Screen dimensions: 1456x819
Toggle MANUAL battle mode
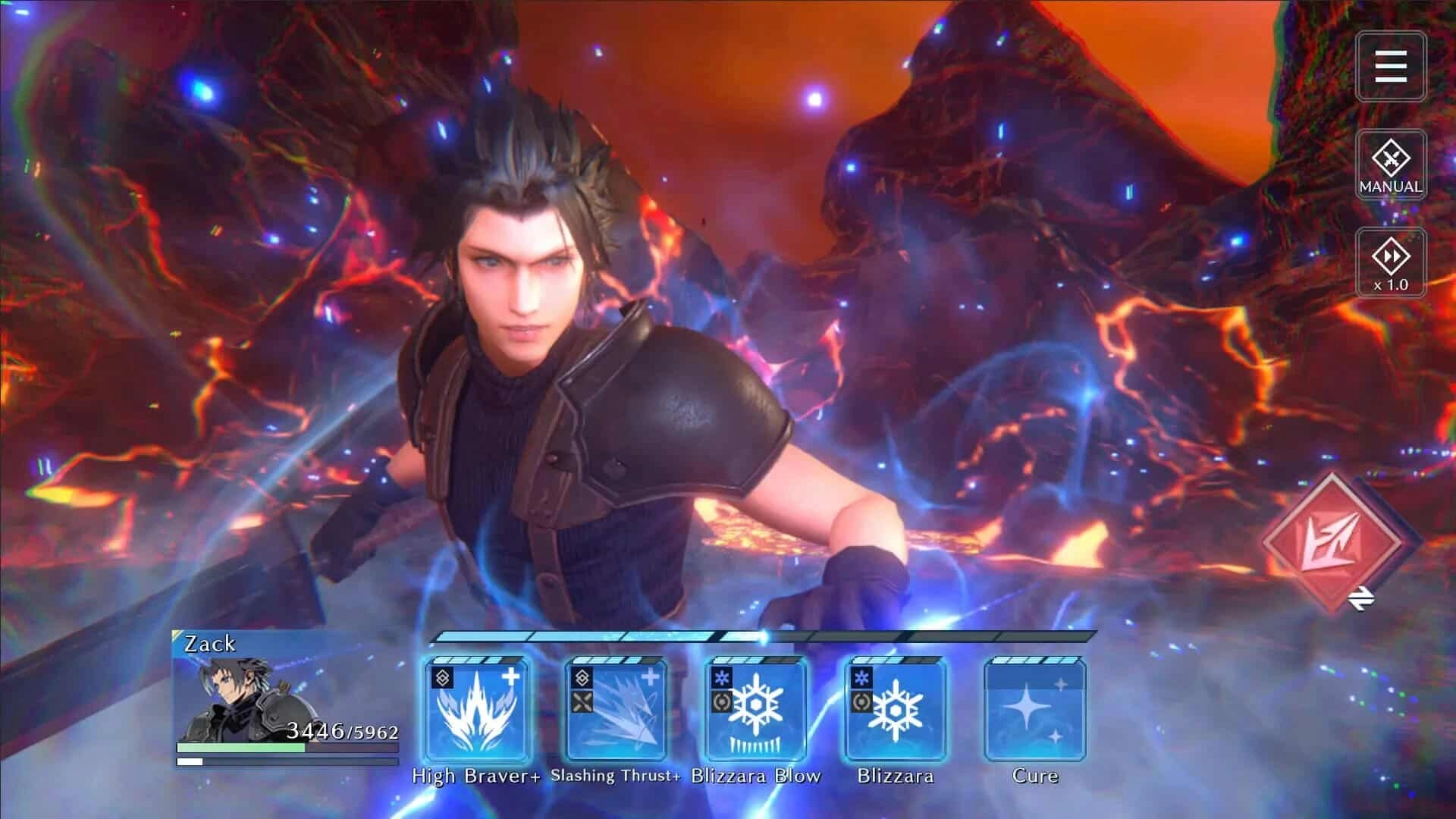(1390, 163)
